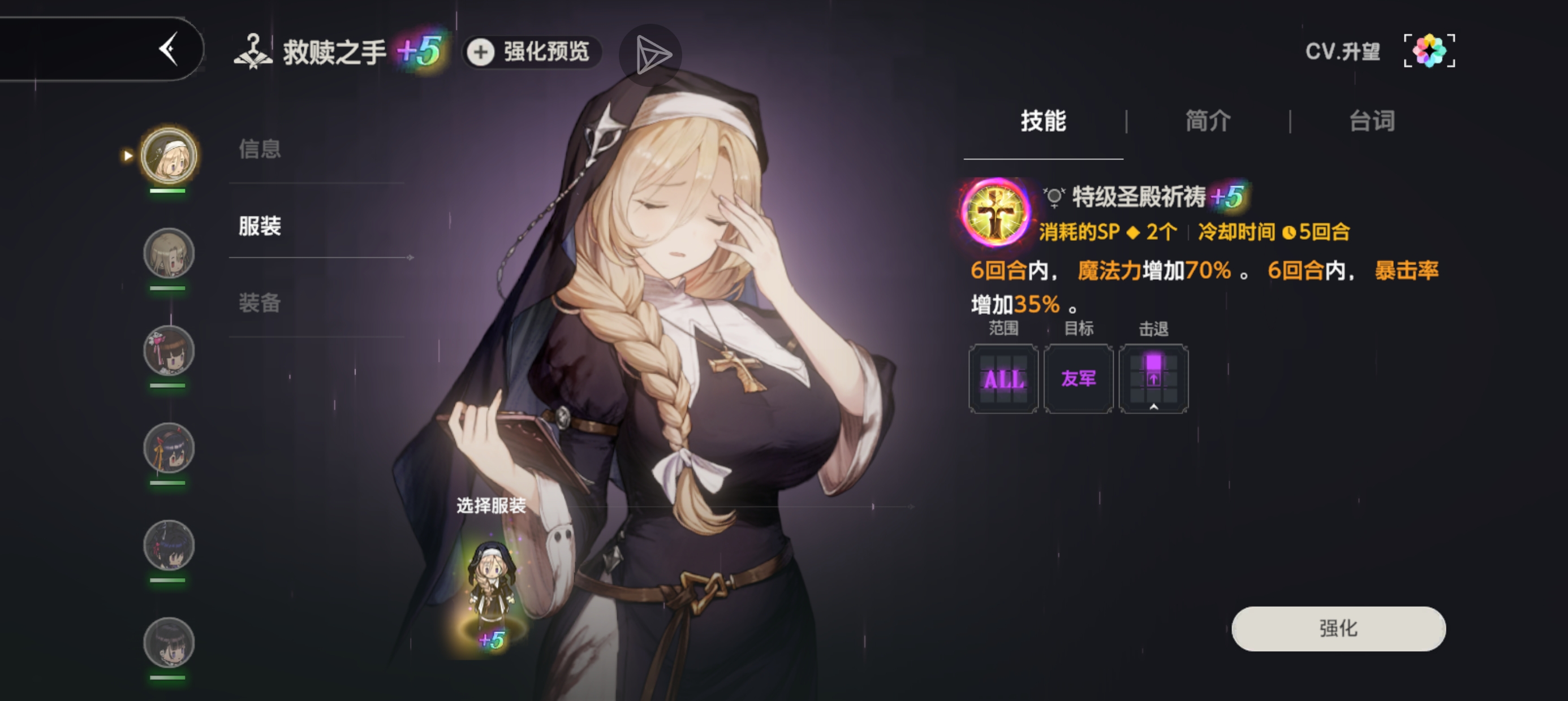Switch to the 台词 tab
This screenshot has height=701, width=1568.
click(x=1371, y=121)
